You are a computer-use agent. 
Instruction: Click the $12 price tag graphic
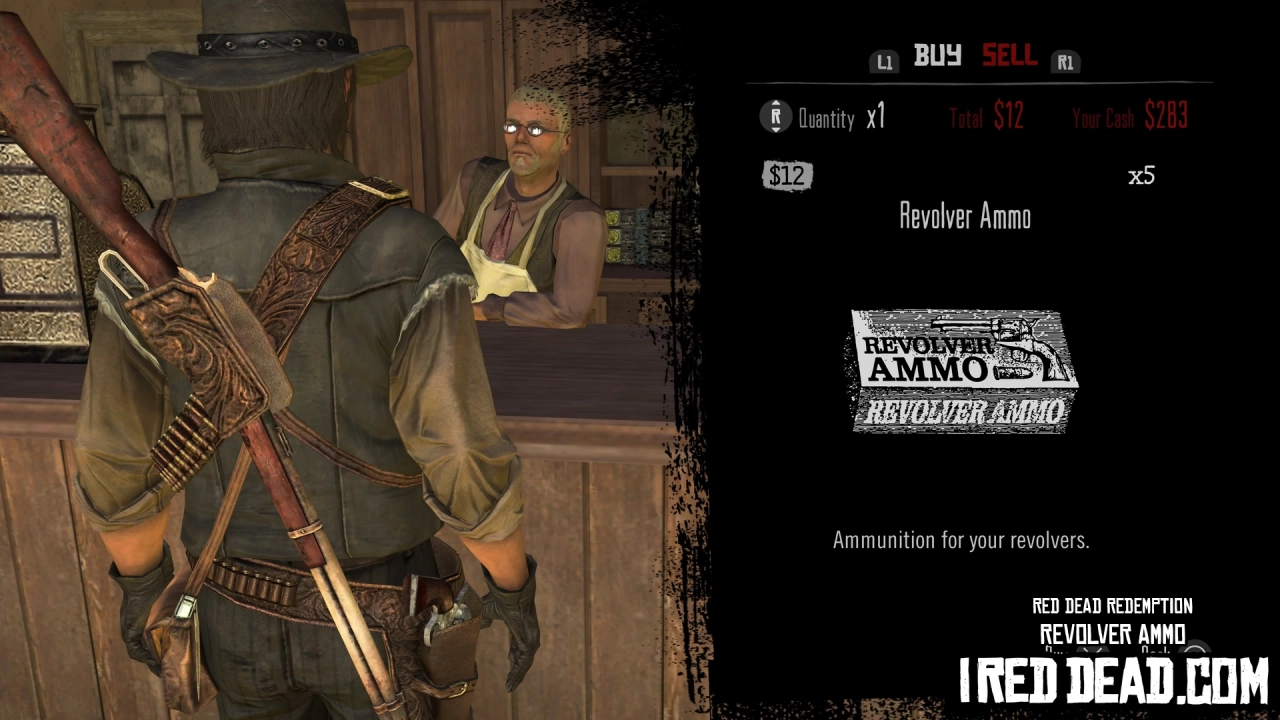788,175
